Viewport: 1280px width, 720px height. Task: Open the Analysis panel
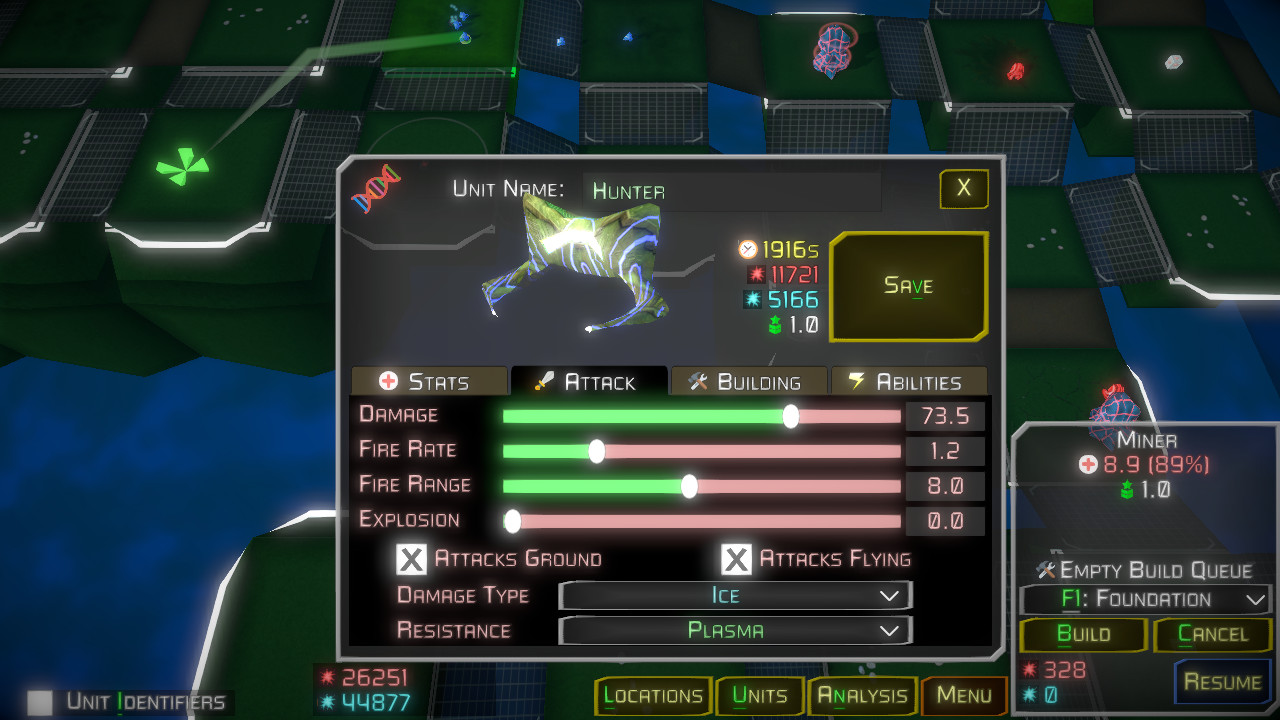point(862,696)
